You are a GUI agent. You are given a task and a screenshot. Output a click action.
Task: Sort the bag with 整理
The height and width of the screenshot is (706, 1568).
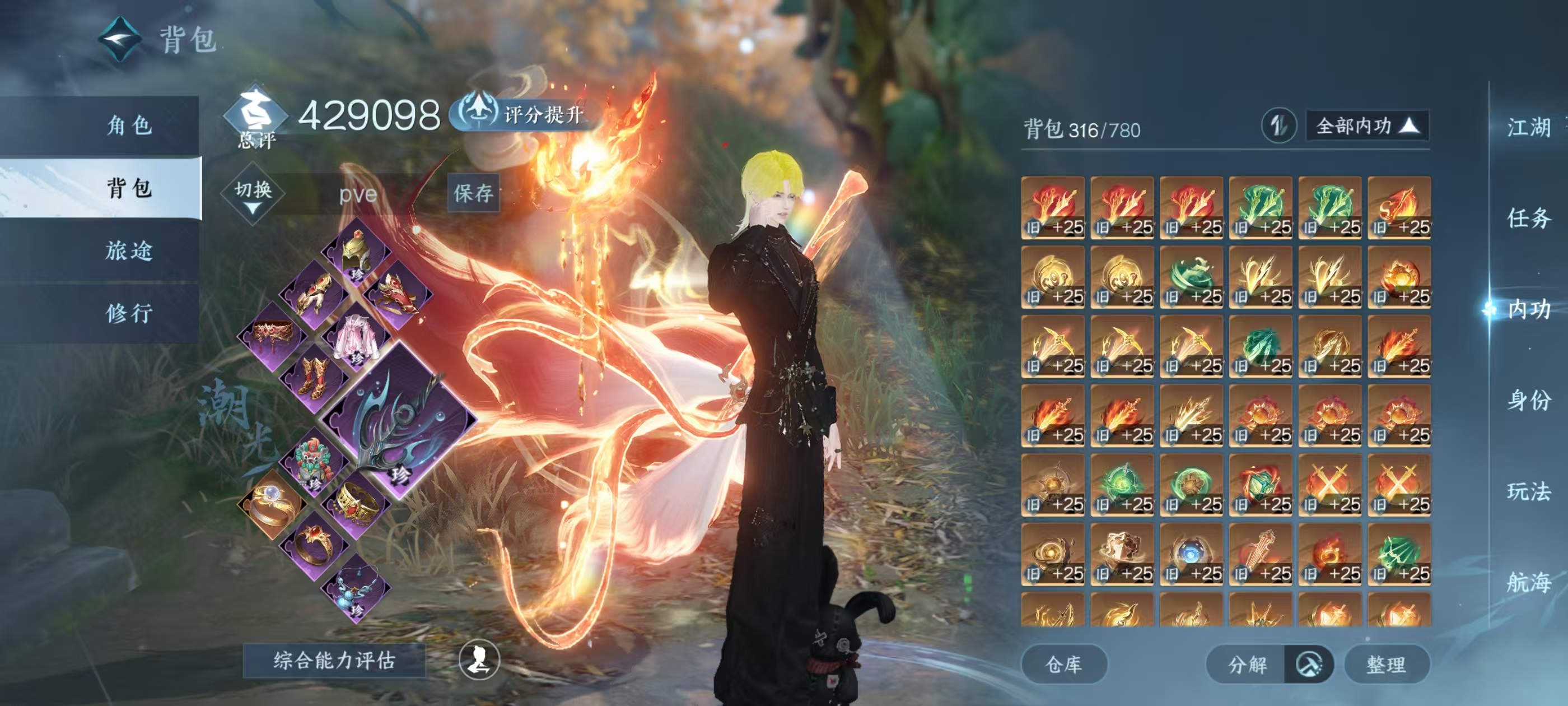(1386, 664)
